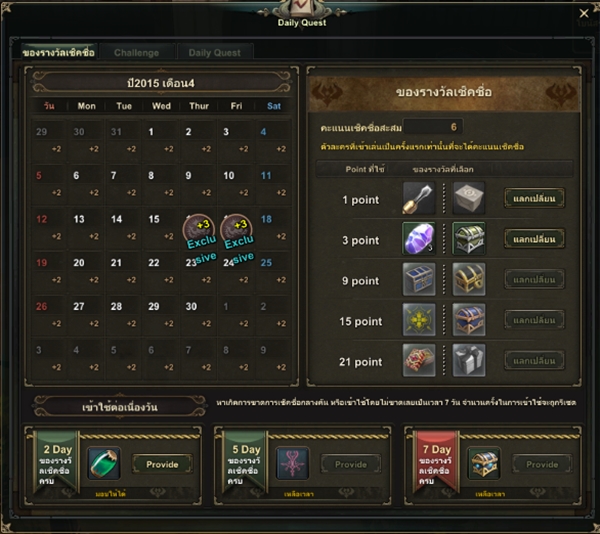The width and height of the screenshot is (600, 534).
Task: Select the 5 Day reward emblem icon
Action: point(293,464)
